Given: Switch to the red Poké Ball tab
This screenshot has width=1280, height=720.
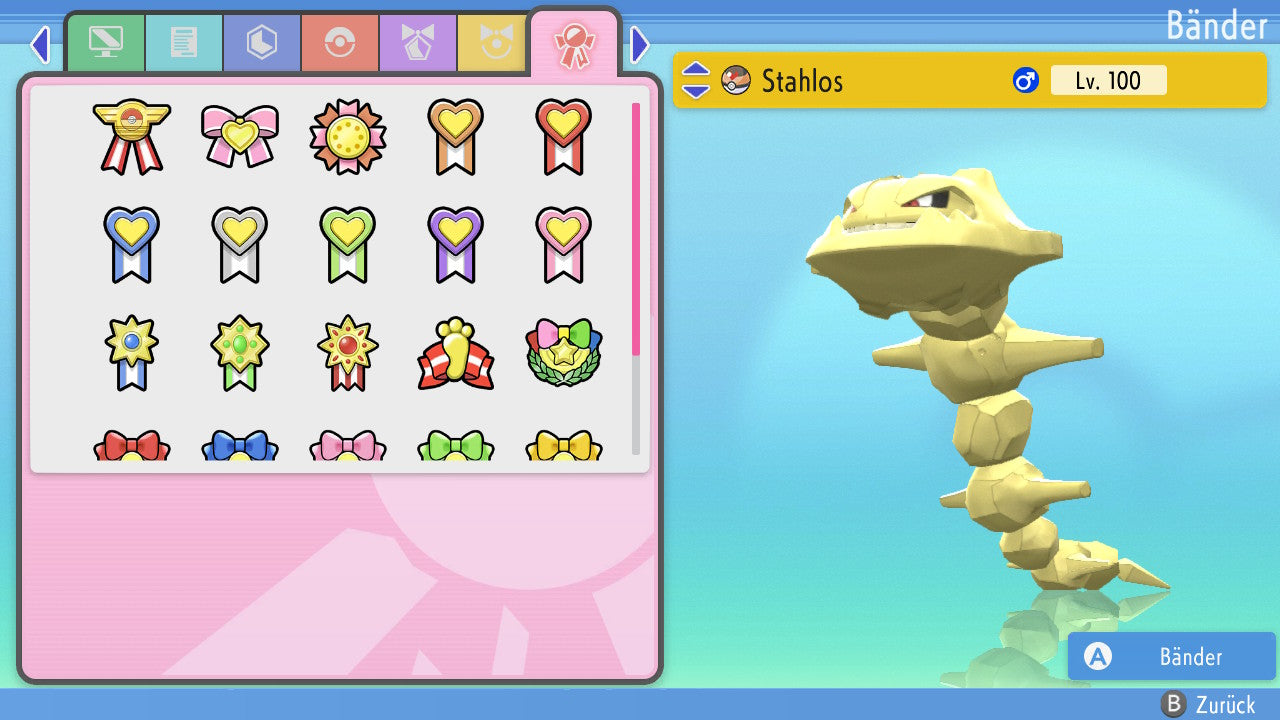Looking at the screenshot, I should click(339, 43).
